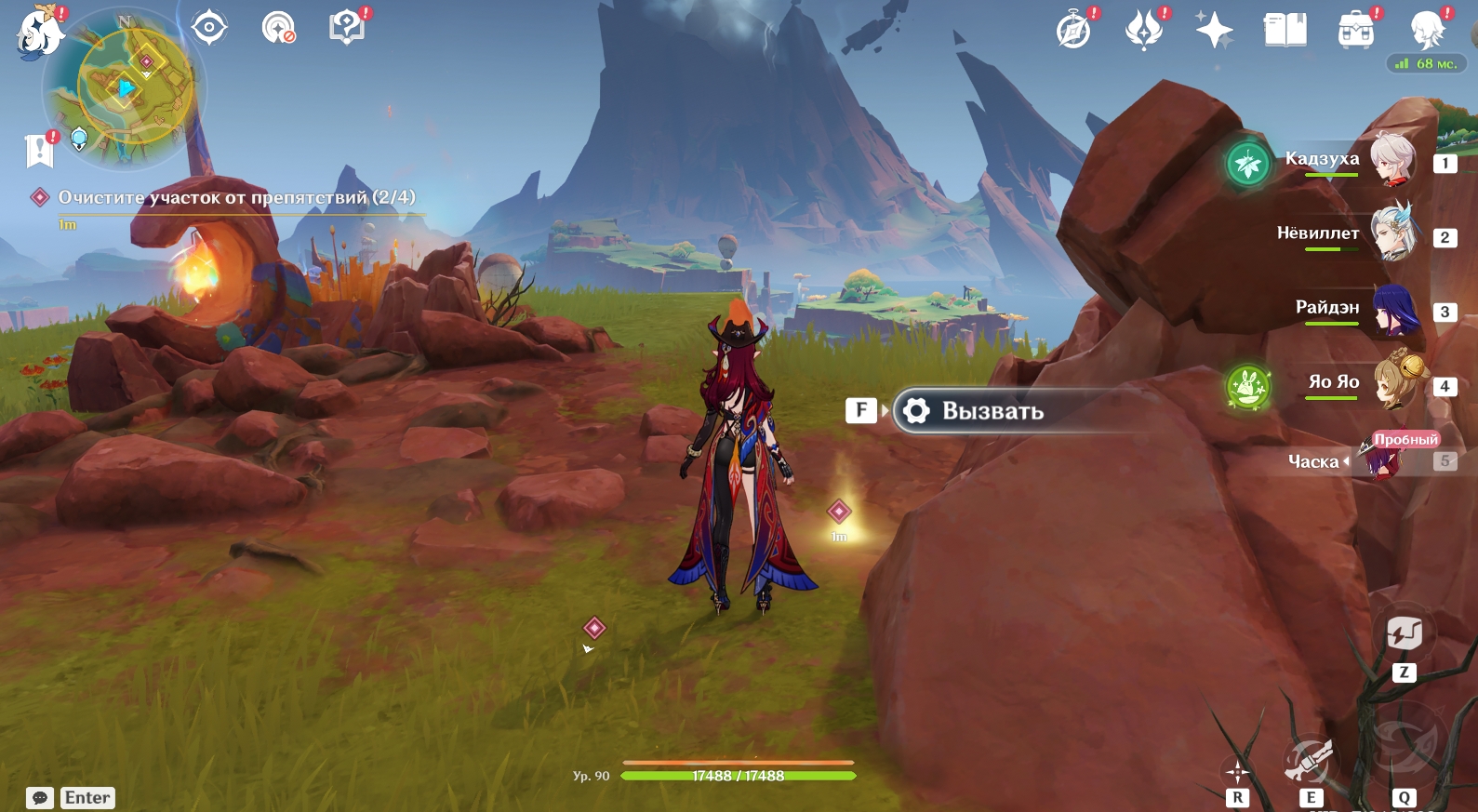Open the circular minimap
This screenshot has width=1478, height=812.
pos(126,88)
